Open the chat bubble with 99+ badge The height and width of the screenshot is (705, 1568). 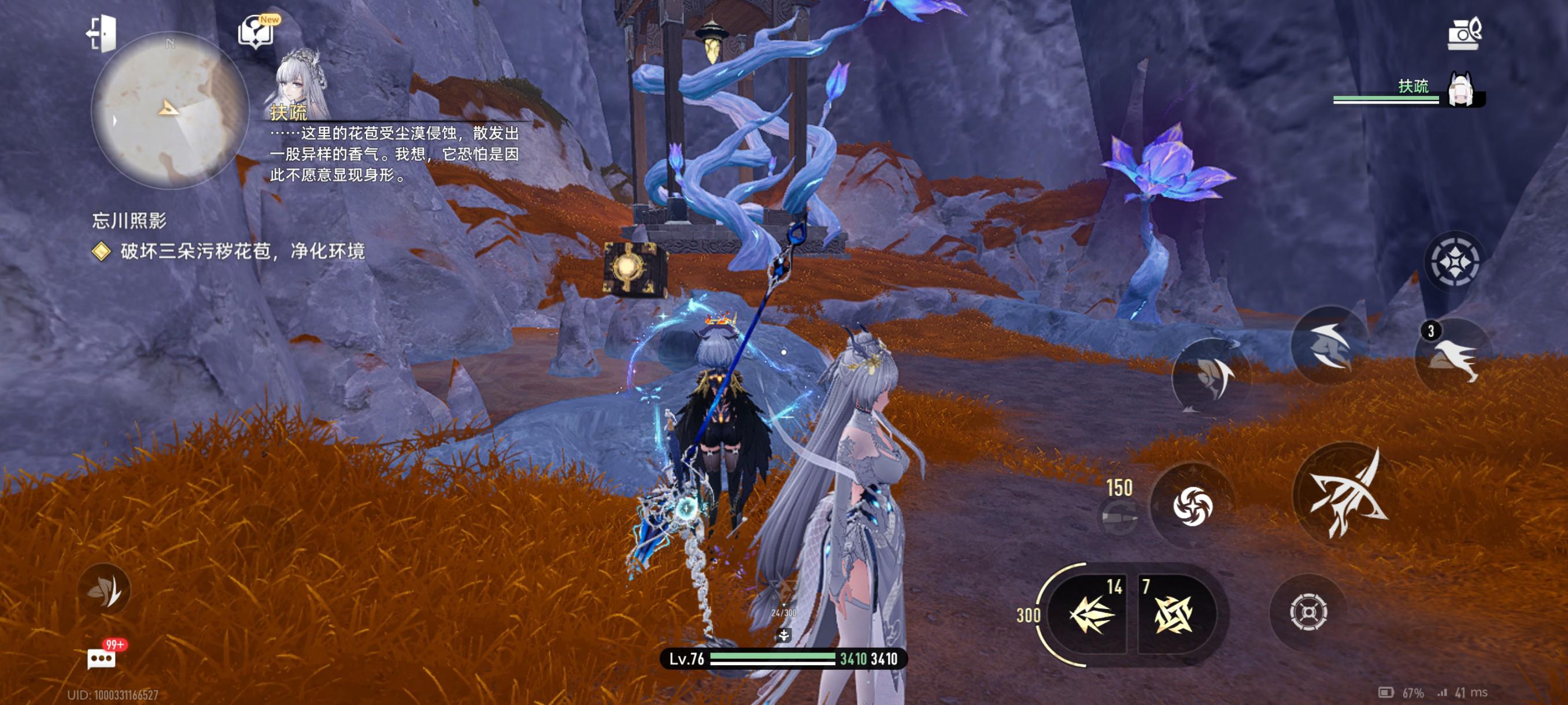coord(102,658)
